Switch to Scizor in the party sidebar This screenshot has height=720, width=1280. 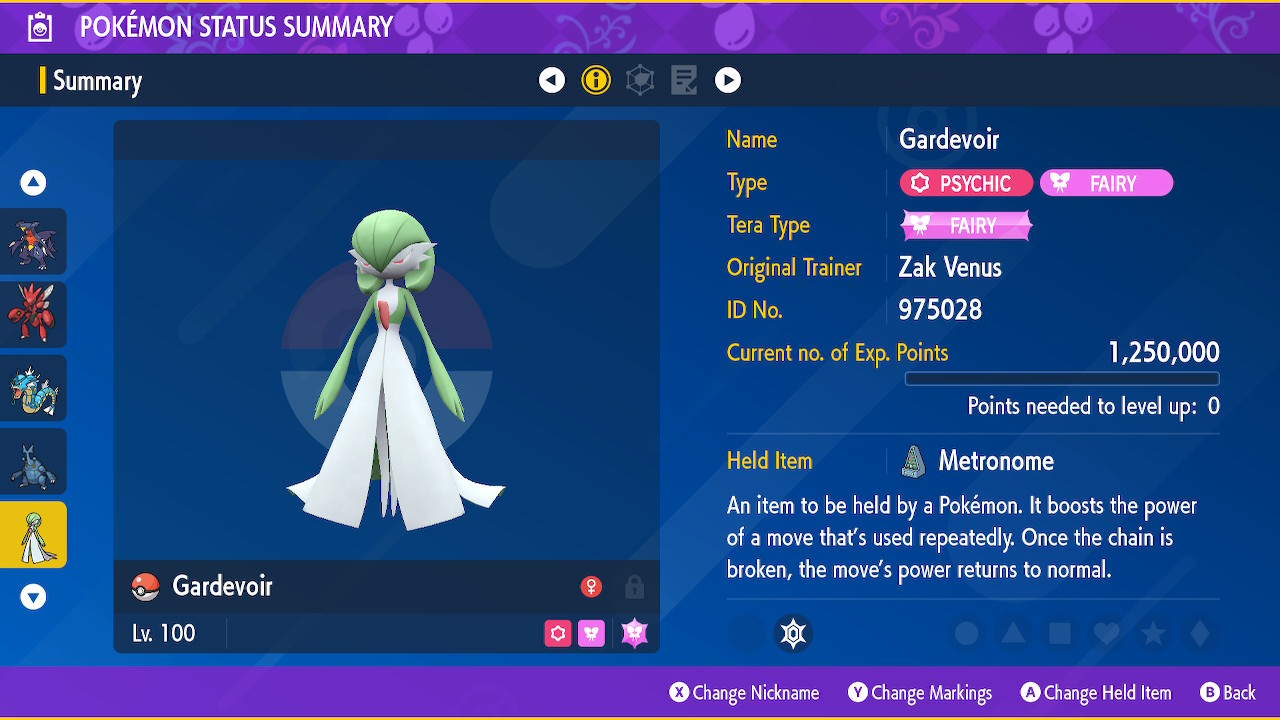(x=34, y=314)
